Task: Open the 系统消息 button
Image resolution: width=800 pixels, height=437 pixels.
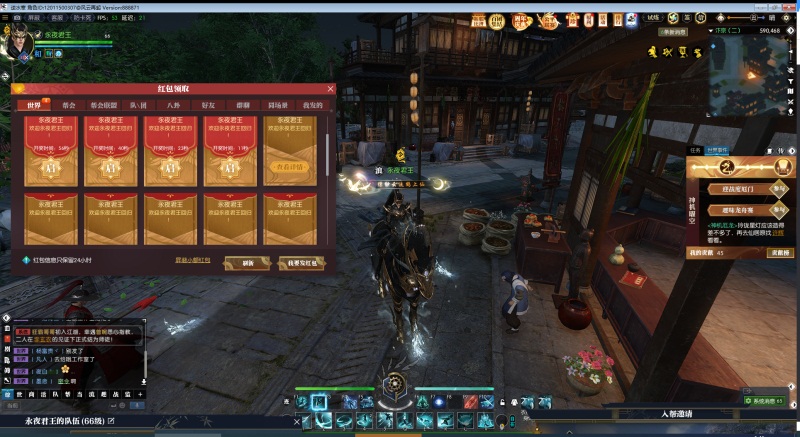Action: [x=766, y=400]
